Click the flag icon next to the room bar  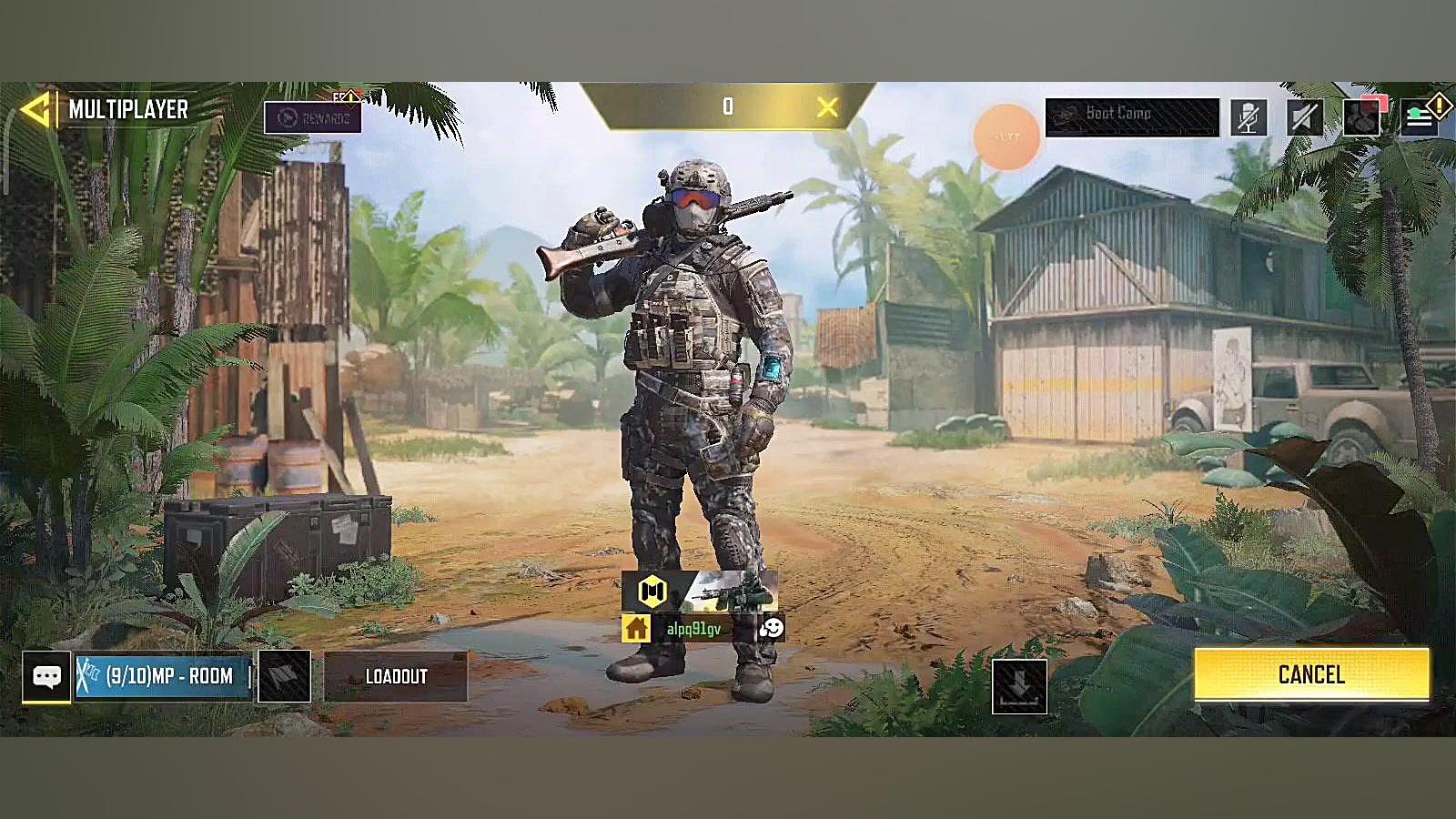(x=284, y=676)
